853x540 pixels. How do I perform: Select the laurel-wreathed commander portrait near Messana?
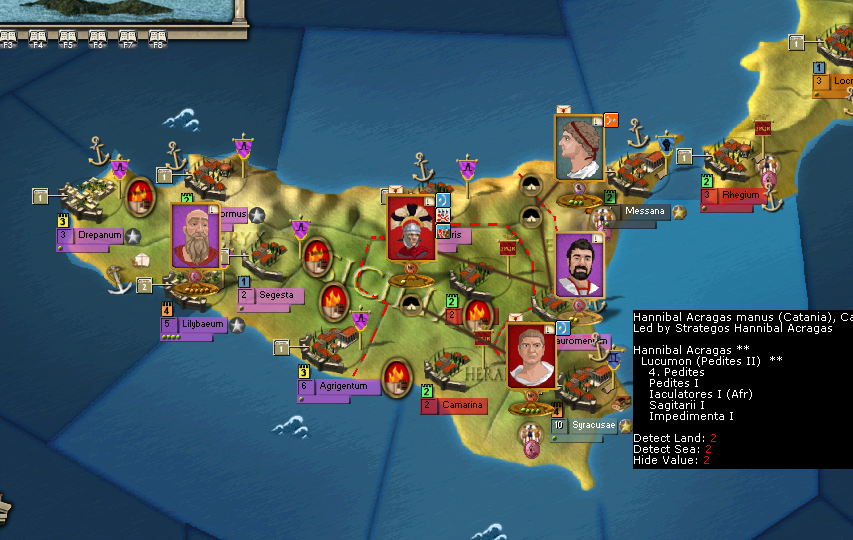579,147
